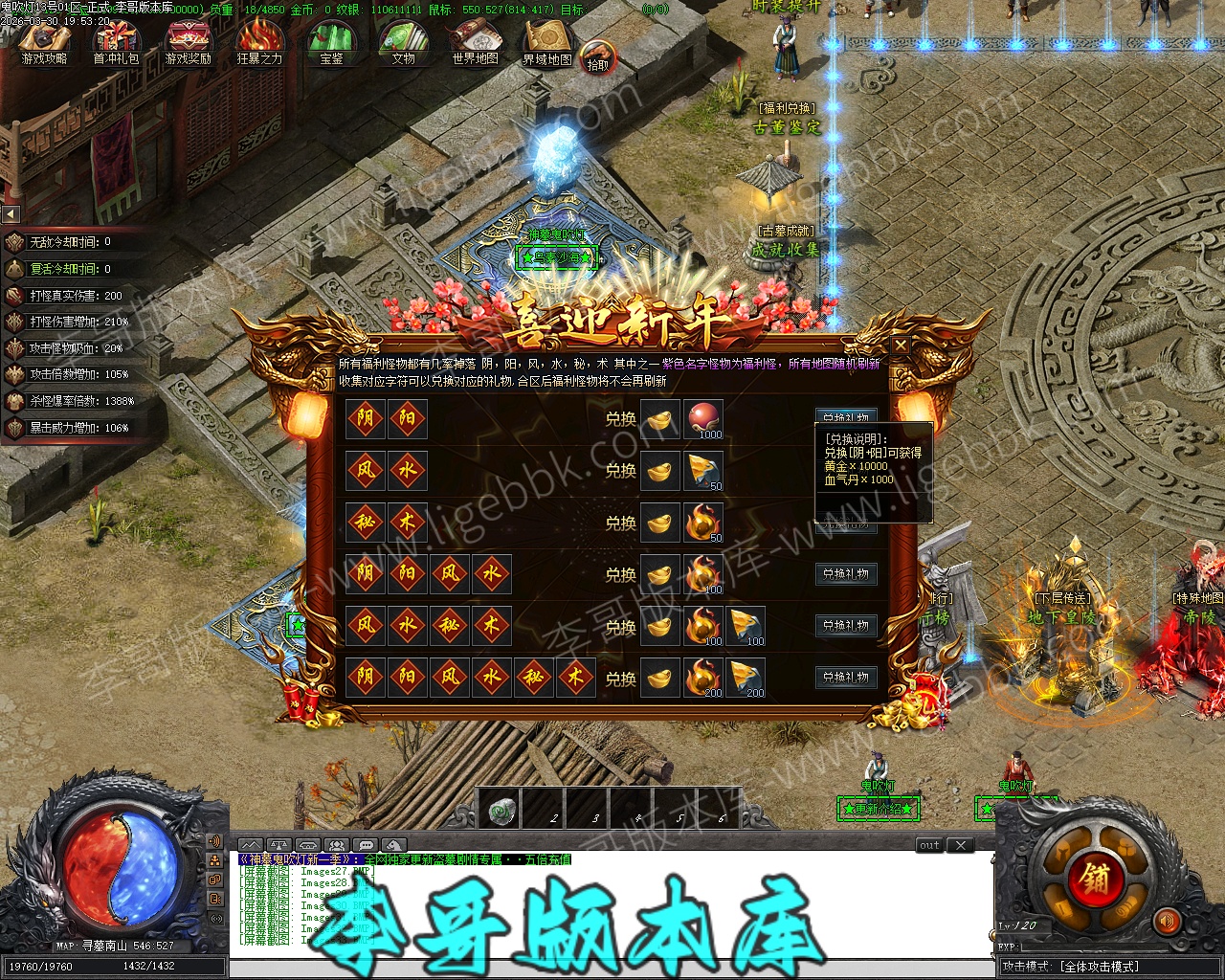Open the 宝鉴 menu

tap(331, 42)
